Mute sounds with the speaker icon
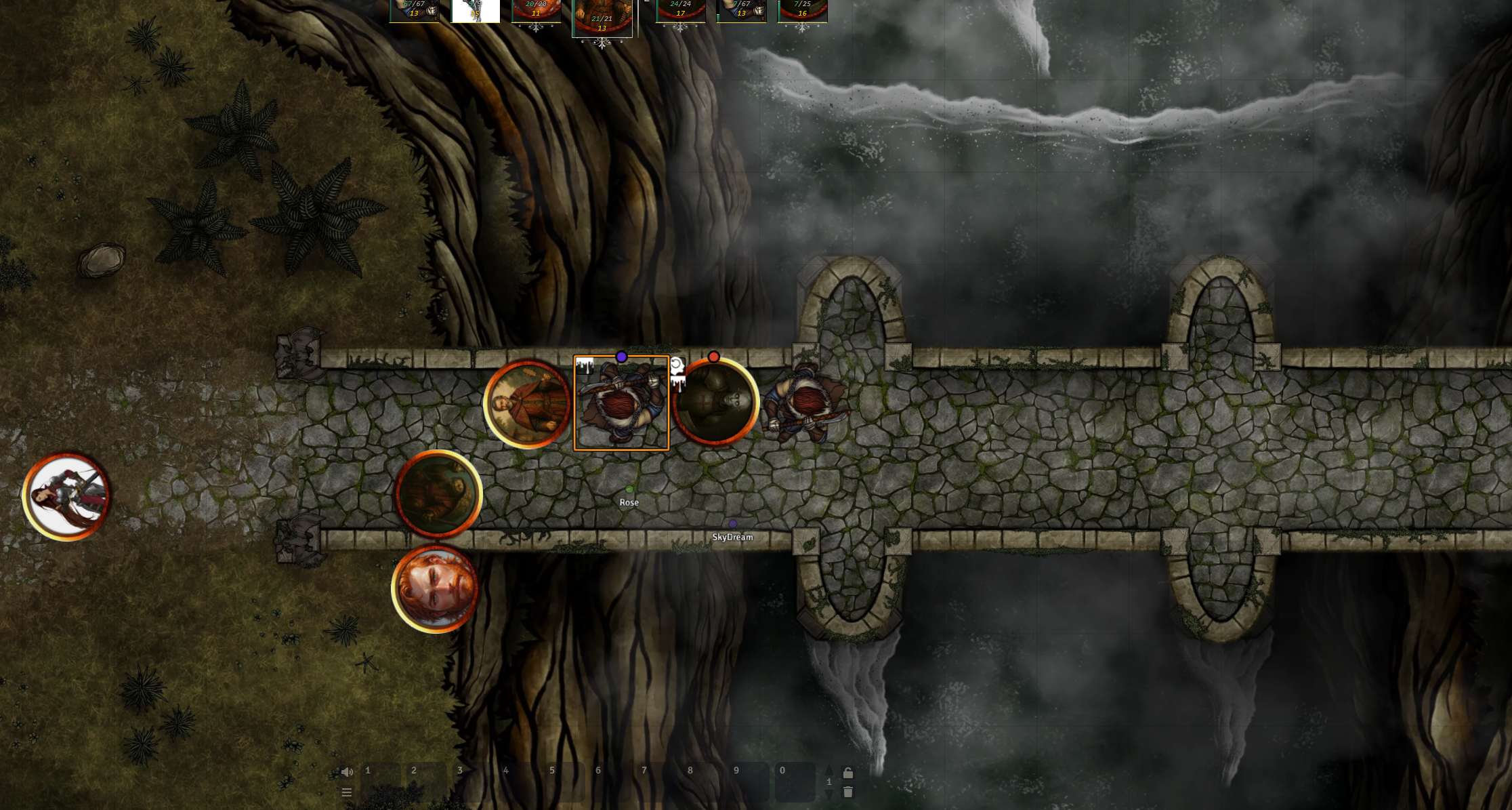 (x=347, y=772)
